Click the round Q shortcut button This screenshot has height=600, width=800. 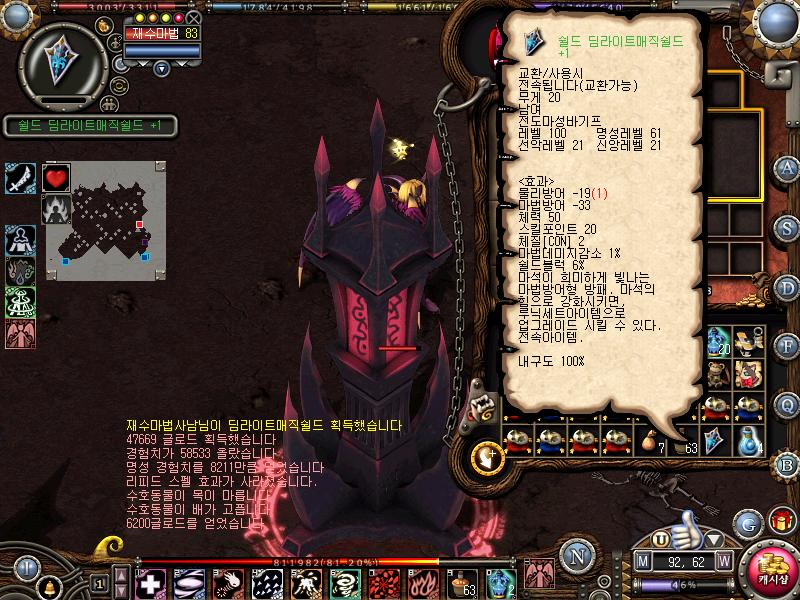point(788,404)
